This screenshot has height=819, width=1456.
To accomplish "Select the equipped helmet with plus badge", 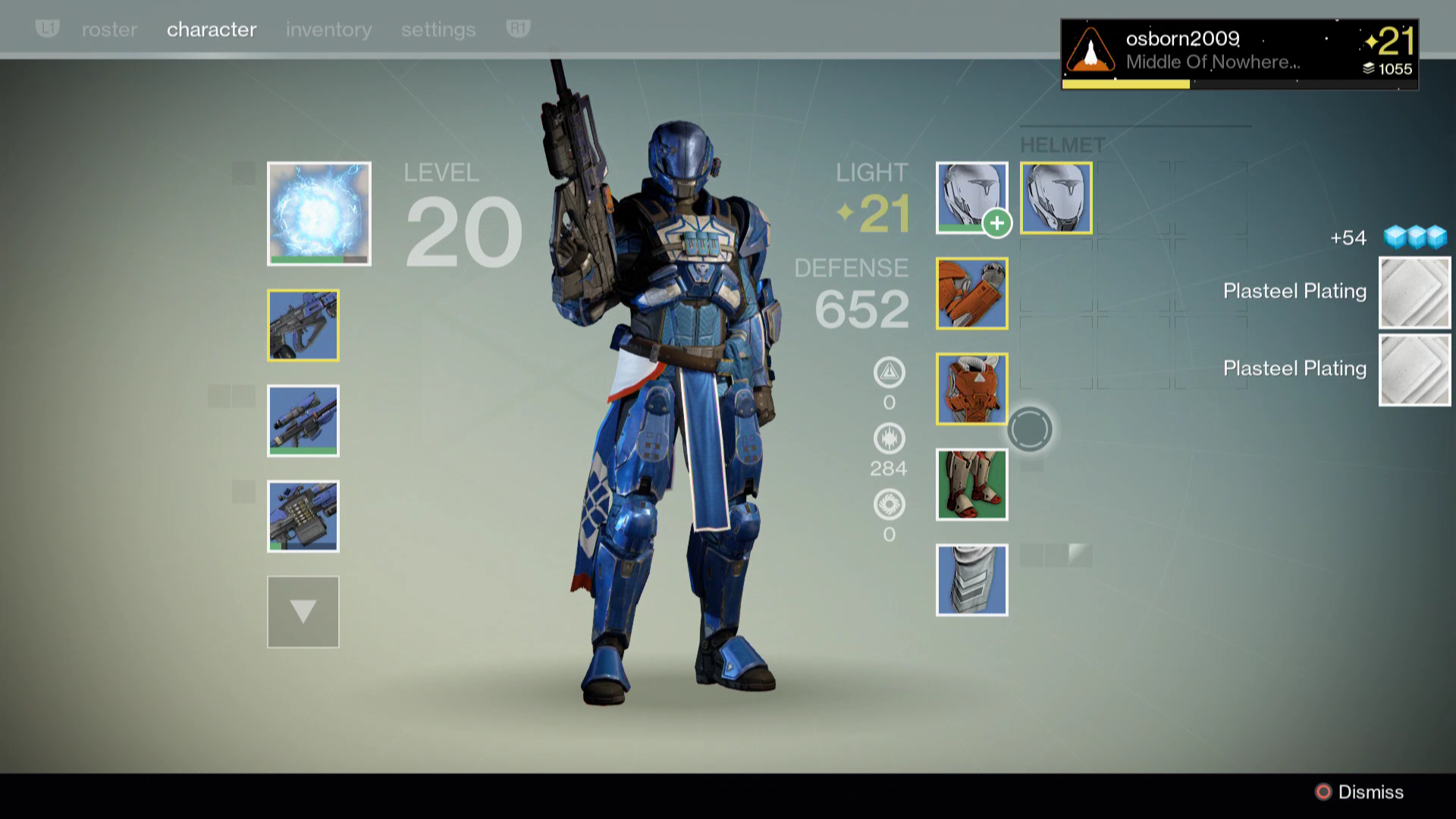I will pyautogui.click(x=971, y=198).
